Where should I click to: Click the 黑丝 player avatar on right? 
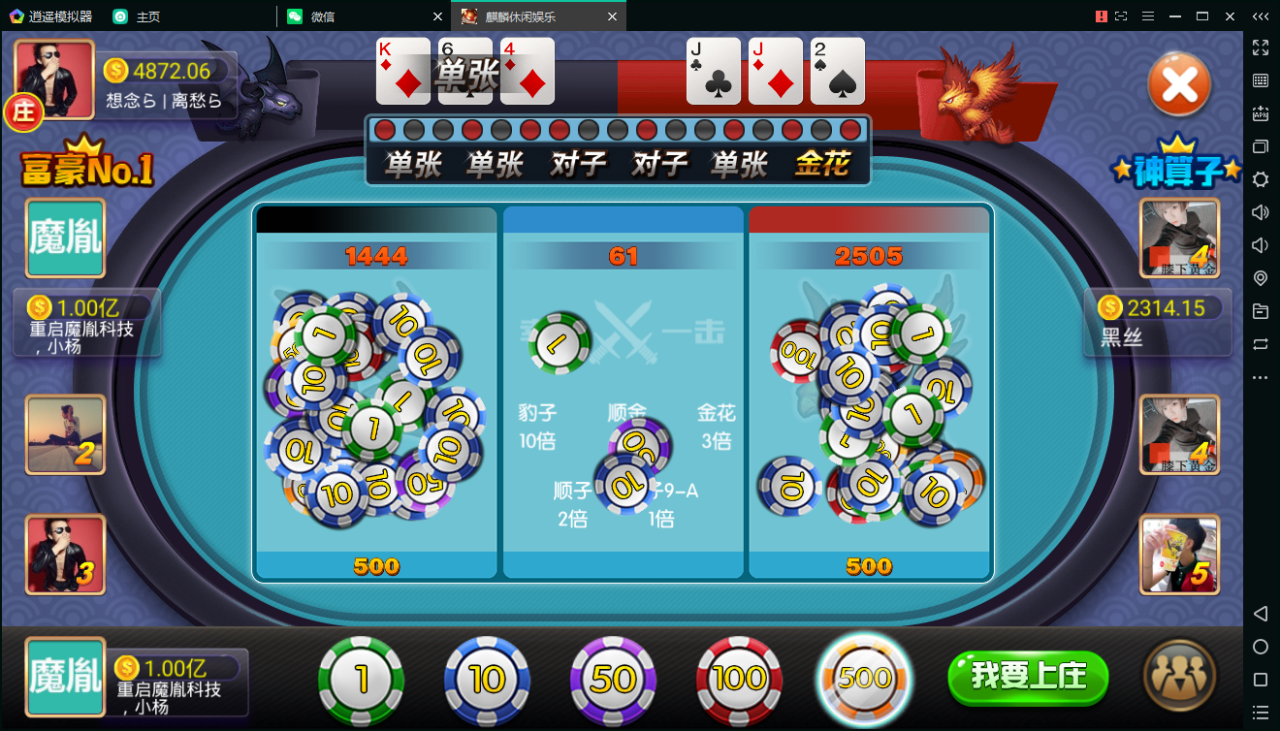pos(1178,238)
